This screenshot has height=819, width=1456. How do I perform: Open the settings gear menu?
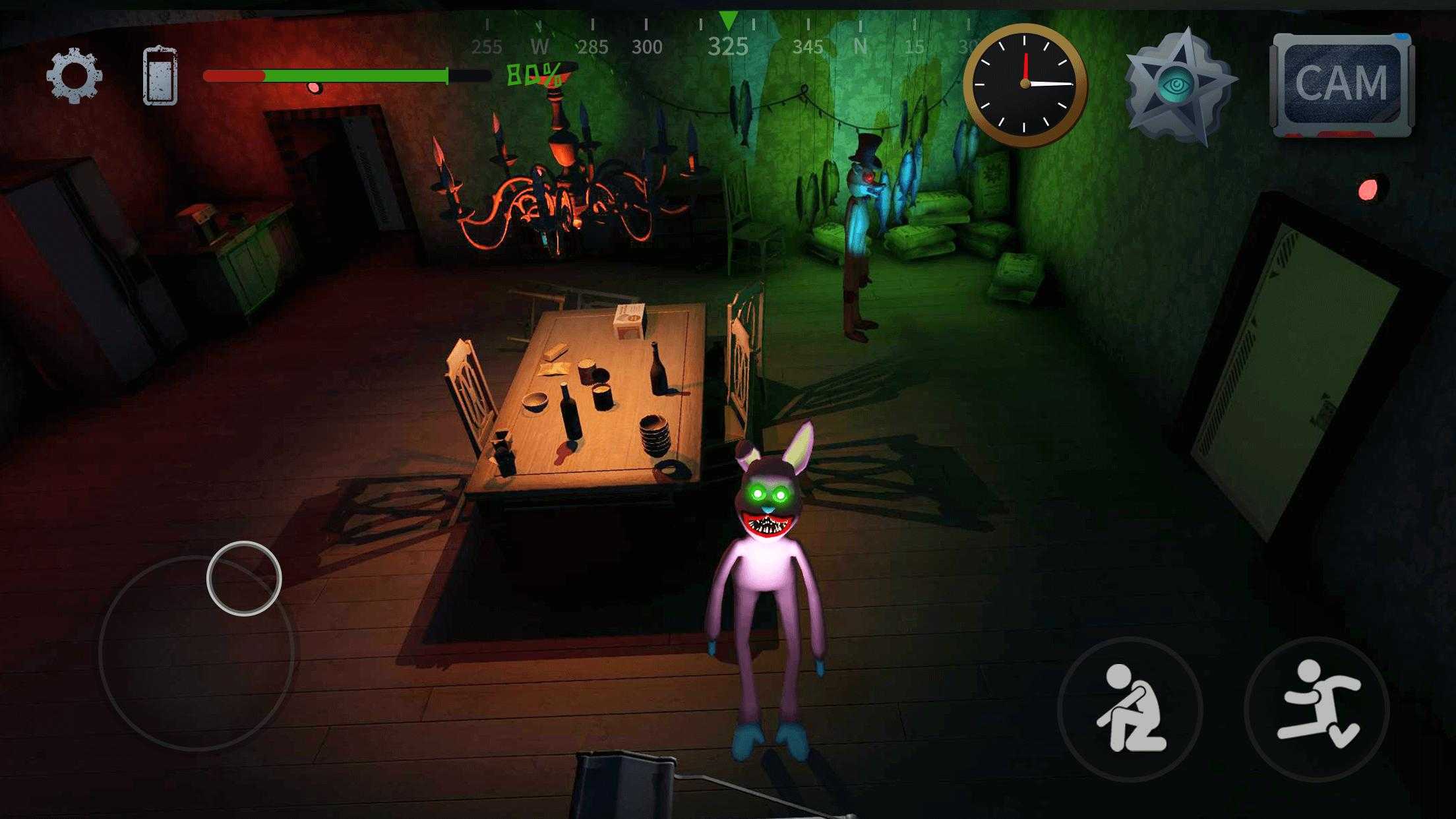(x=74, y=76)
